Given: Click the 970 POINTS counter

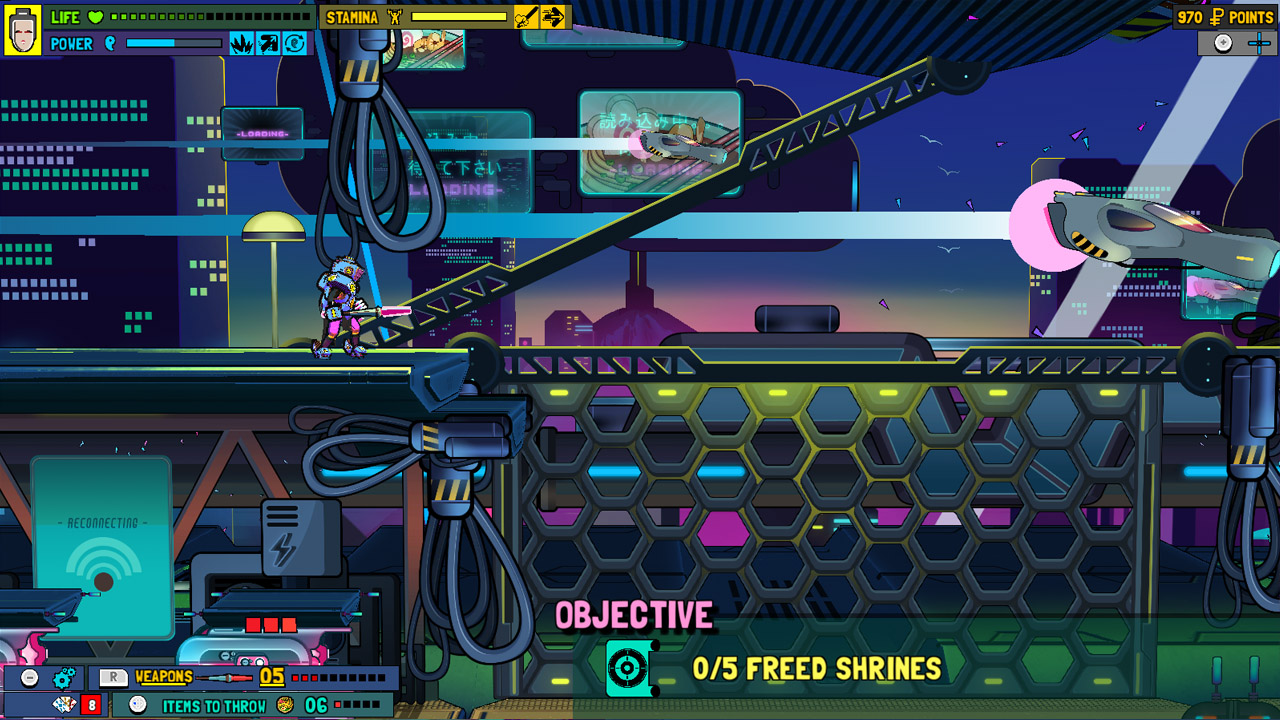Looking at the screenshot, I should point(1224,16).
